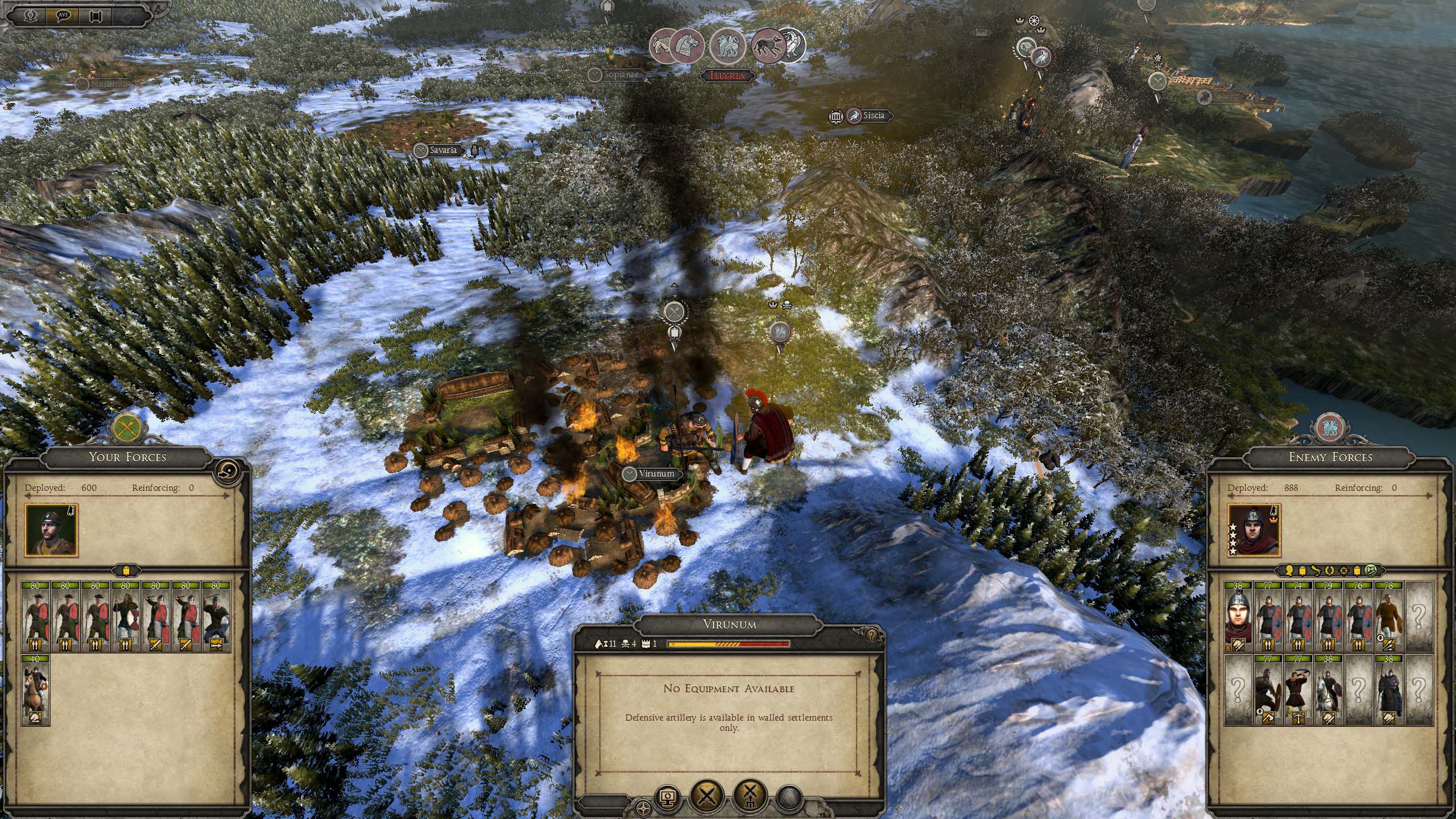This screenshot has width=1456, height=819.
Task: Select your cavalry unit card with 40 men
Action: click(x=35, y=690)
